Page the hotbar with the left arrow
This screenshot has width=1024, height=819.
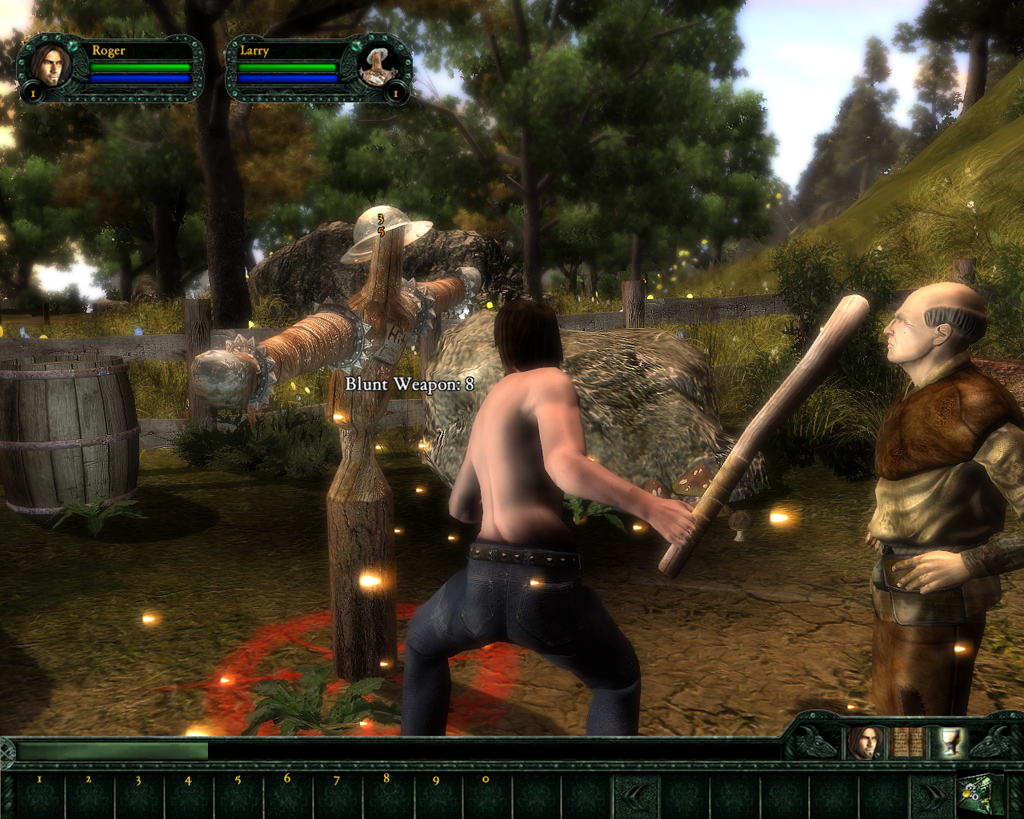click(636, 795)
